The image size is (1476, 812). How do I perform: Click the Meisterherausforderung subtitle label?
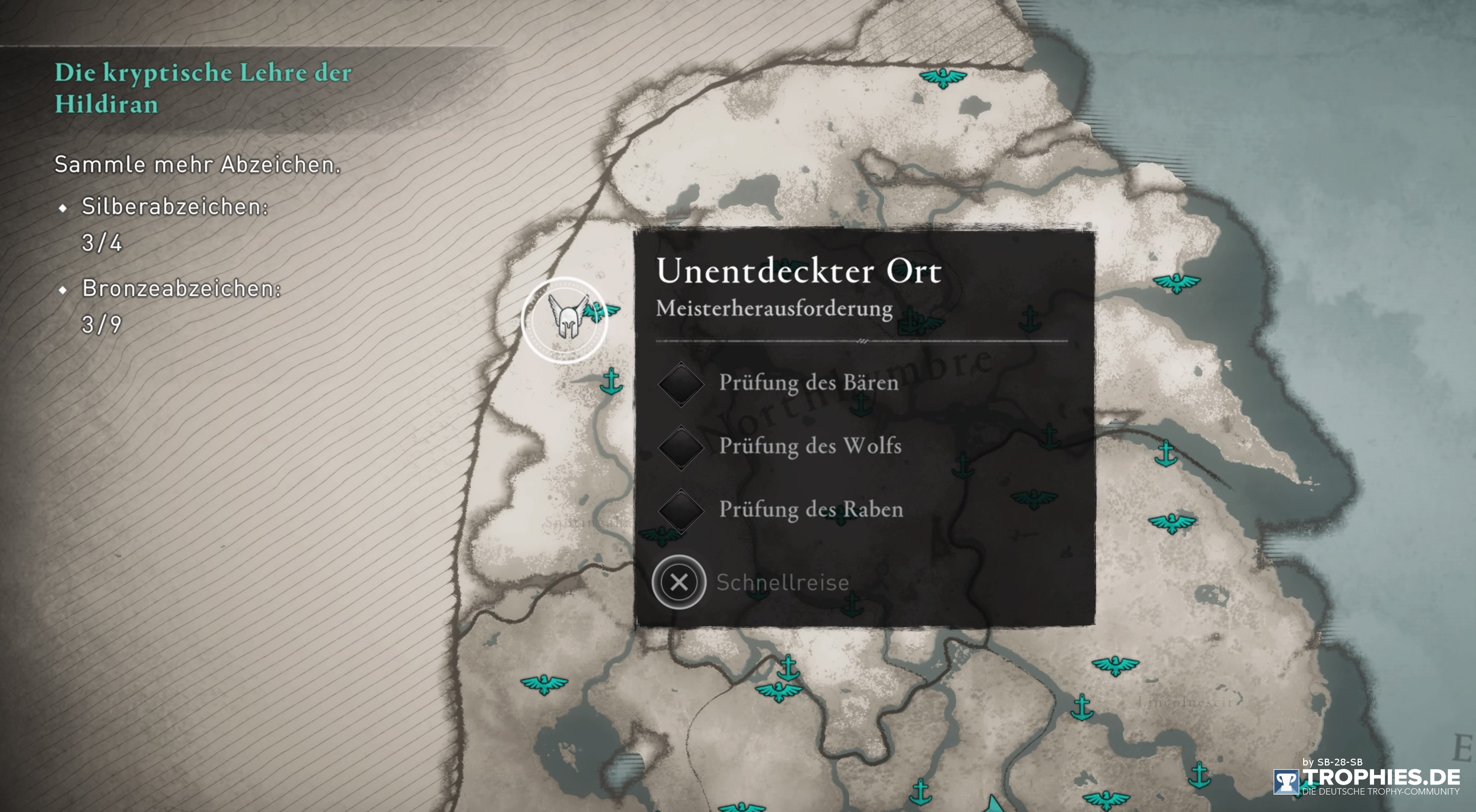(775, 308)
